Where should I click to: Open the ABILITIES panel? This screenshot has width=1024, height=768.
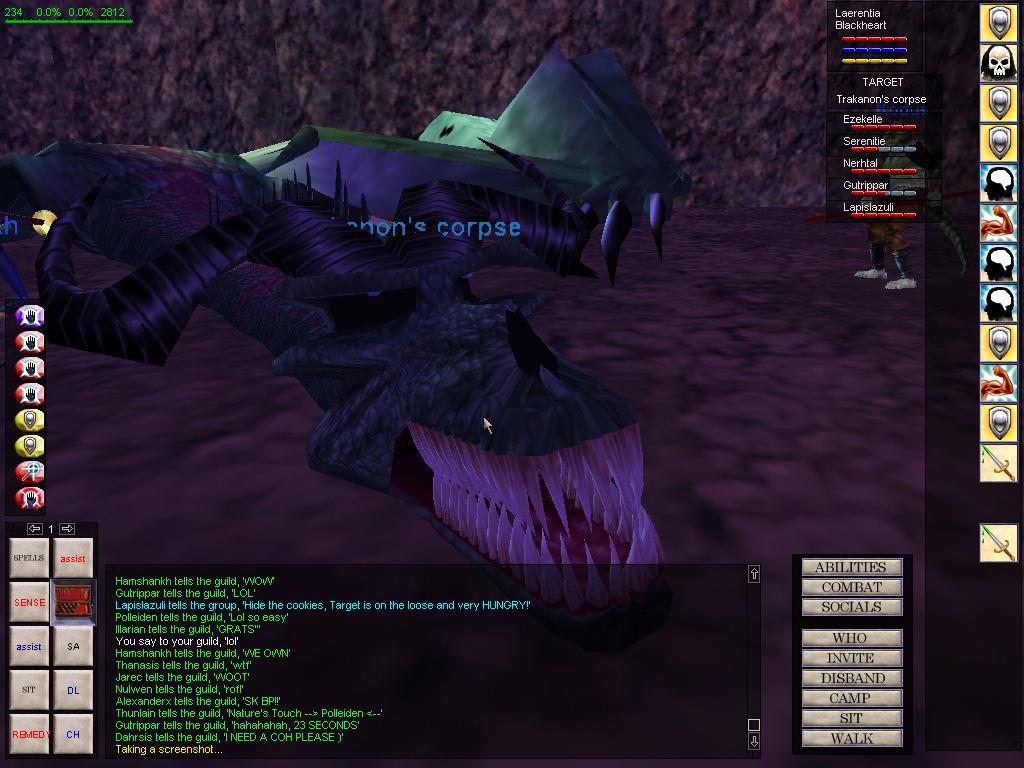pos(851,567)
